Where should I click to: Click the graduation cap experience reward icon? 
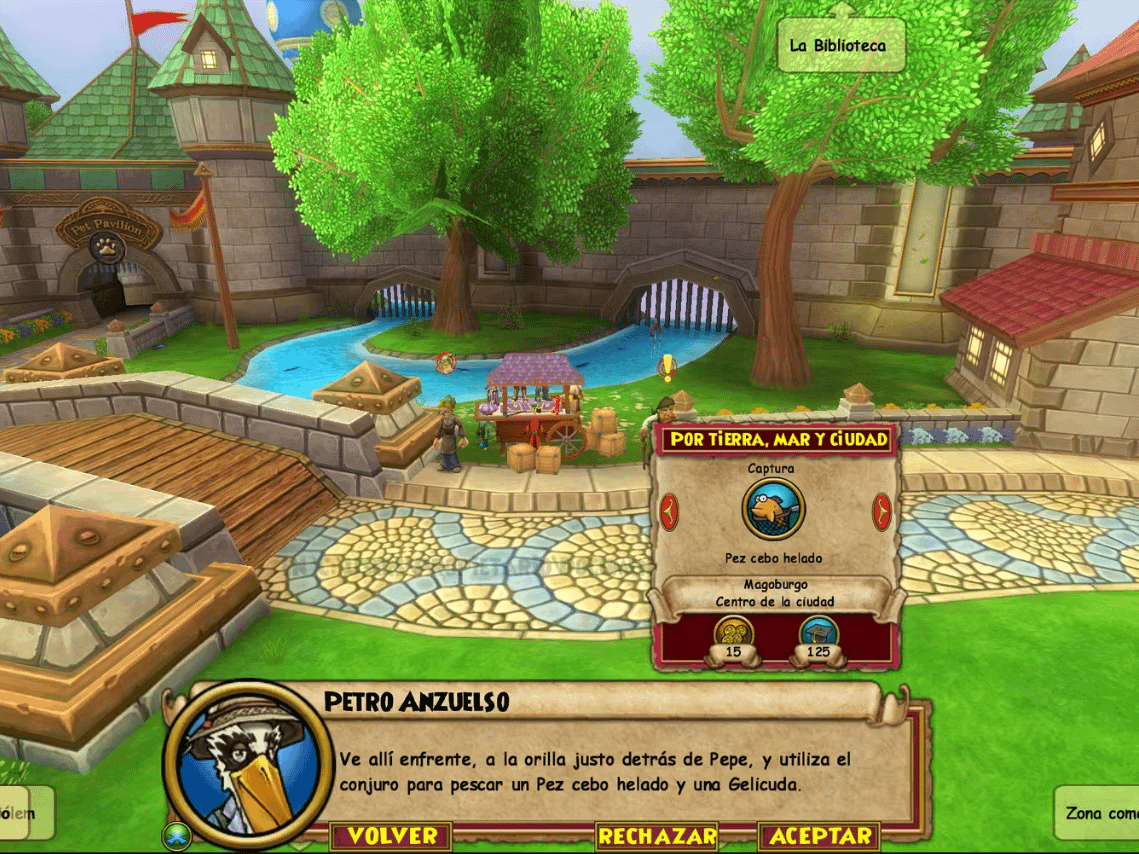click(x=818, y=634)
